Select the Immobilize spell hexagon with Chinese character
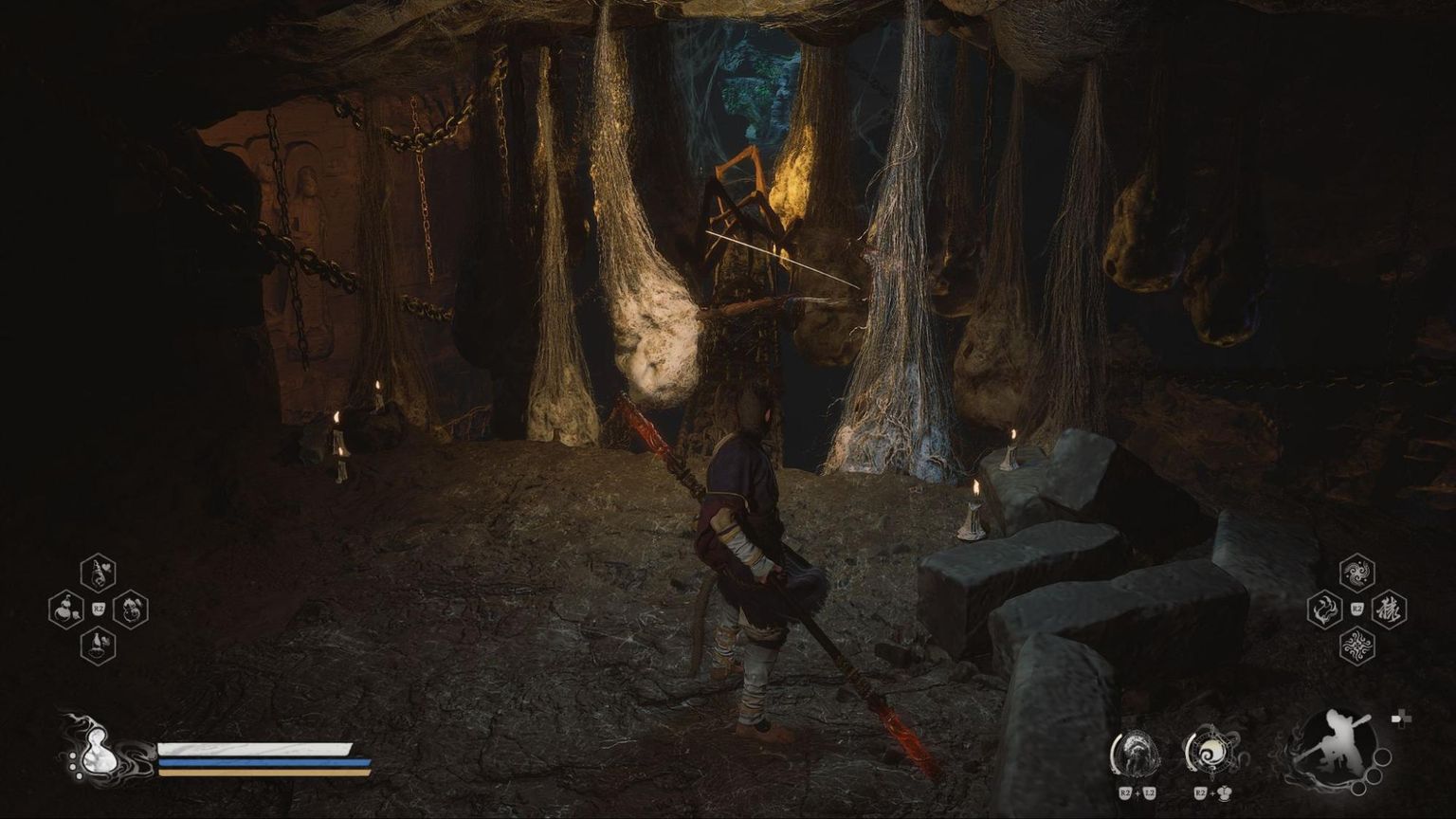 [x=1388, y=610]
